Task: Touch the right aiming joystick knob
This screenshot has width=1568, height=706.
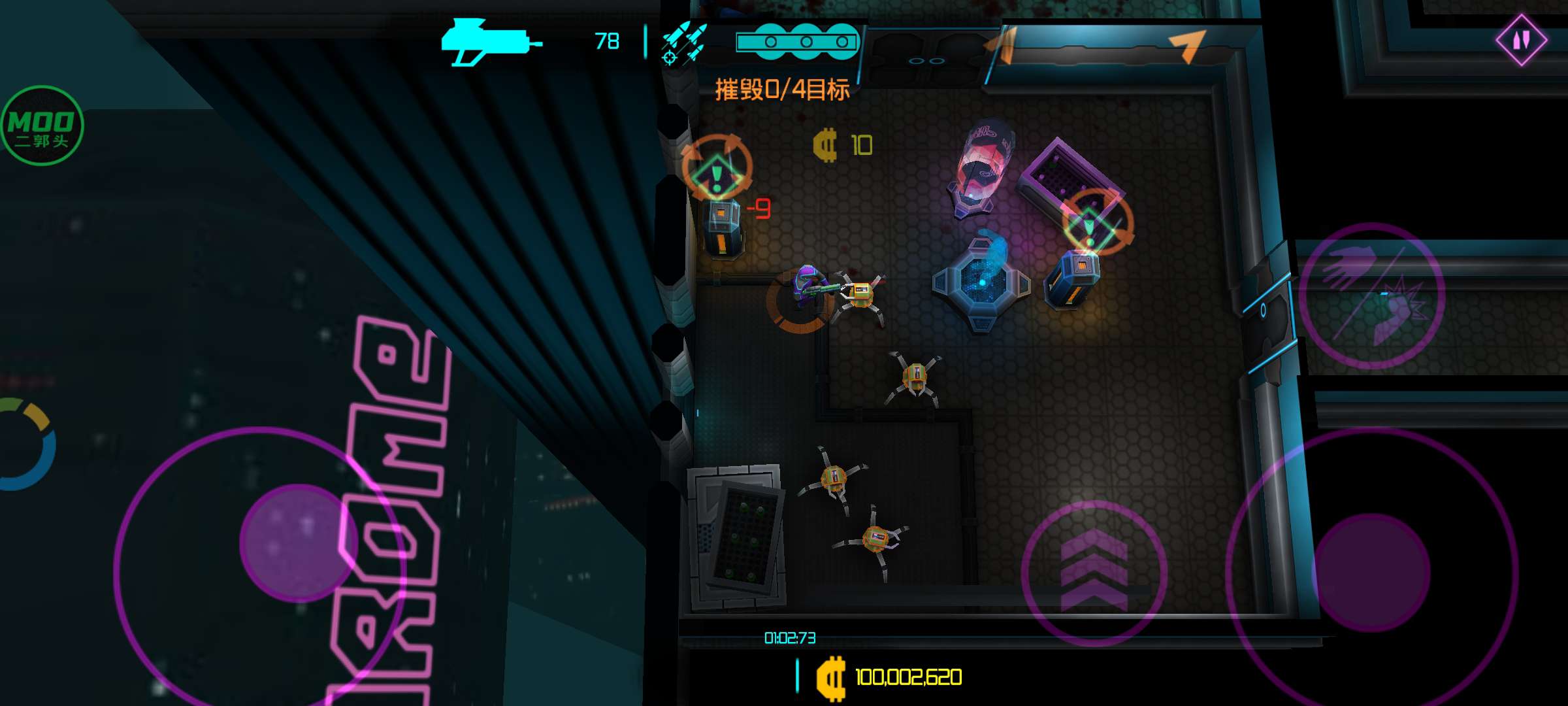Action: [1371, 572]
